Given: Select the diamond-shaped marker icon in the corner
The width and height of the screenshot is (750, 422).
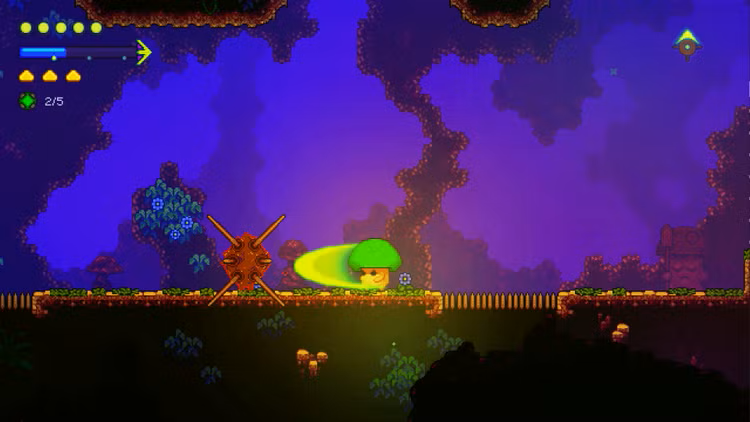Looking at the screenshot, I should [x=687, y=44].
